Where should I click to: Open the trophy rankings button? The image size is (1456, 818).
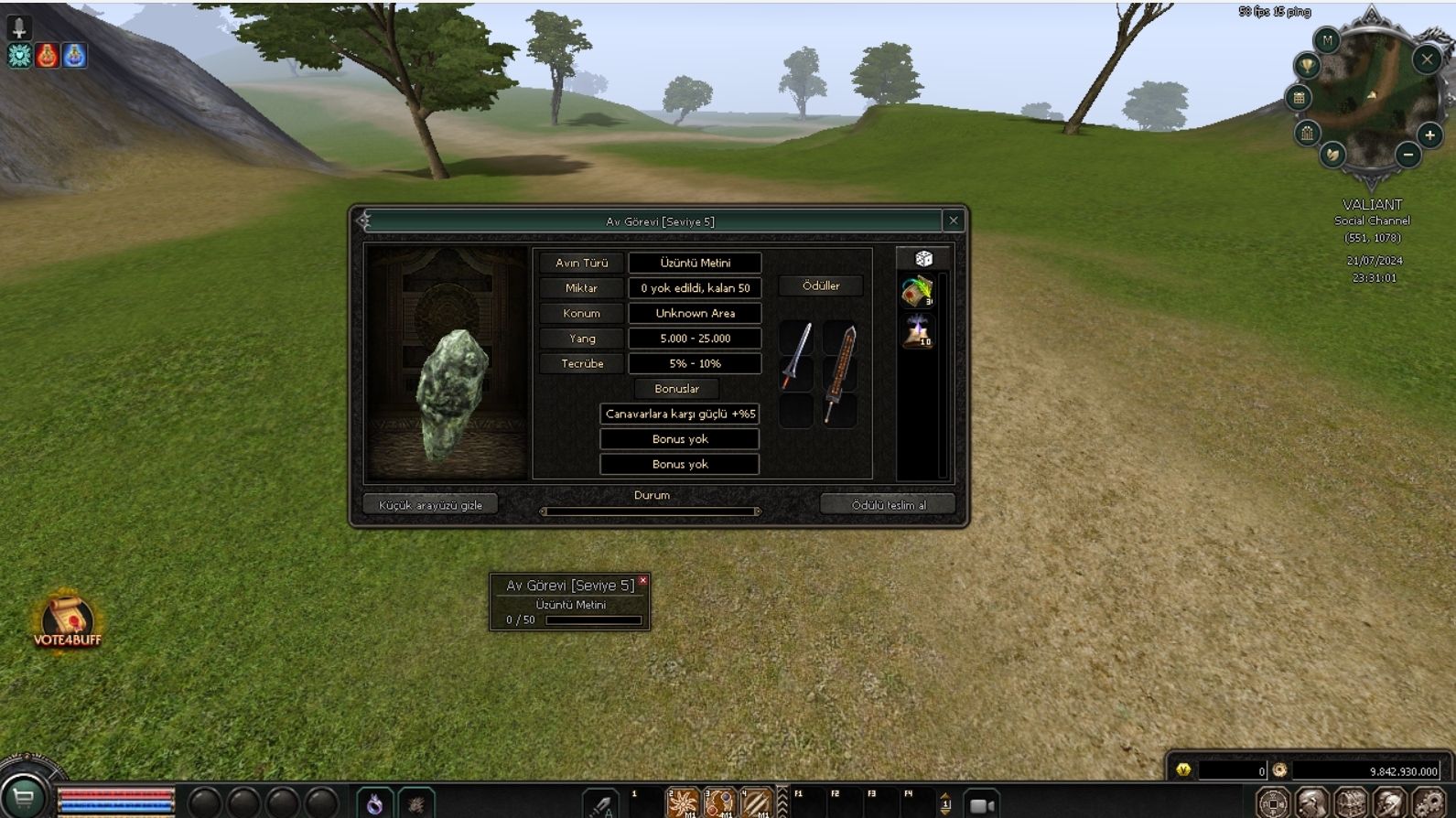click(x=1307, y=65)
